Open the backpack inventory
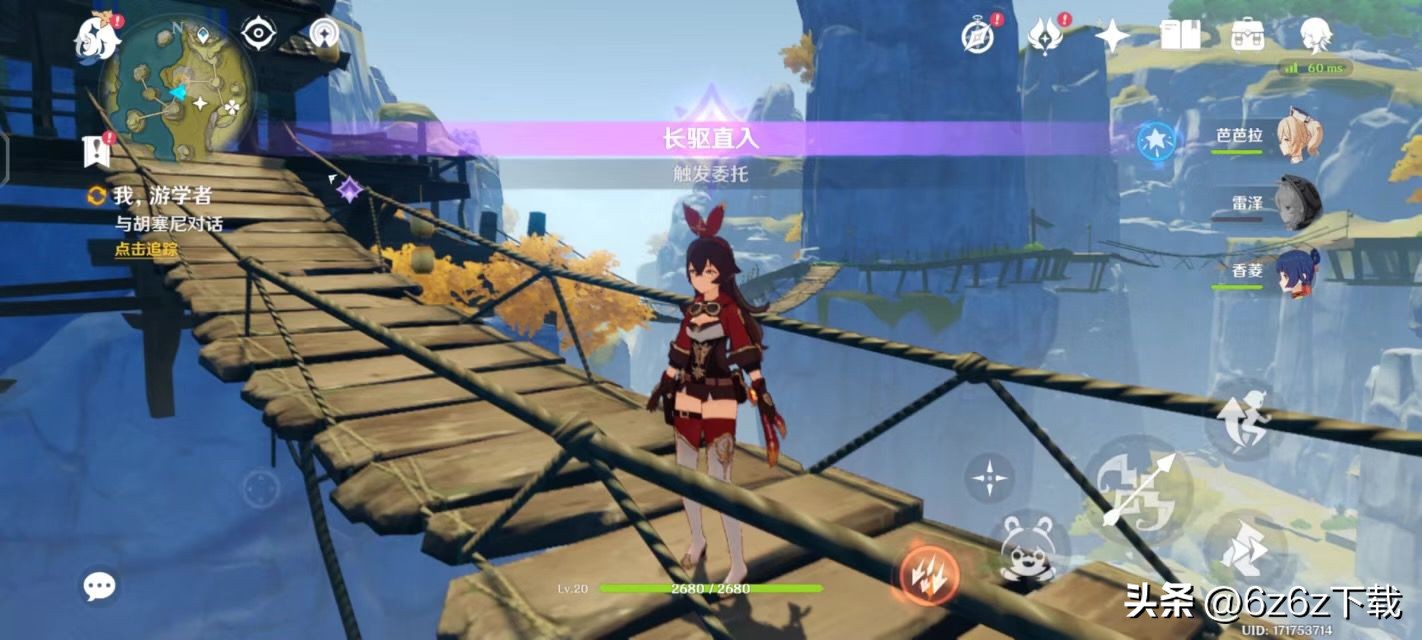 tap(1247, 36)
